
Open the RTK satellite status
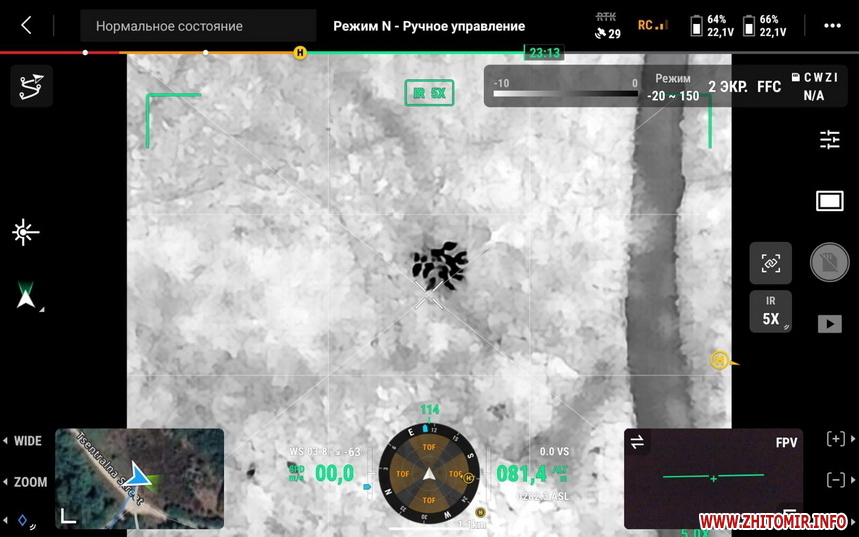[607, 26]
